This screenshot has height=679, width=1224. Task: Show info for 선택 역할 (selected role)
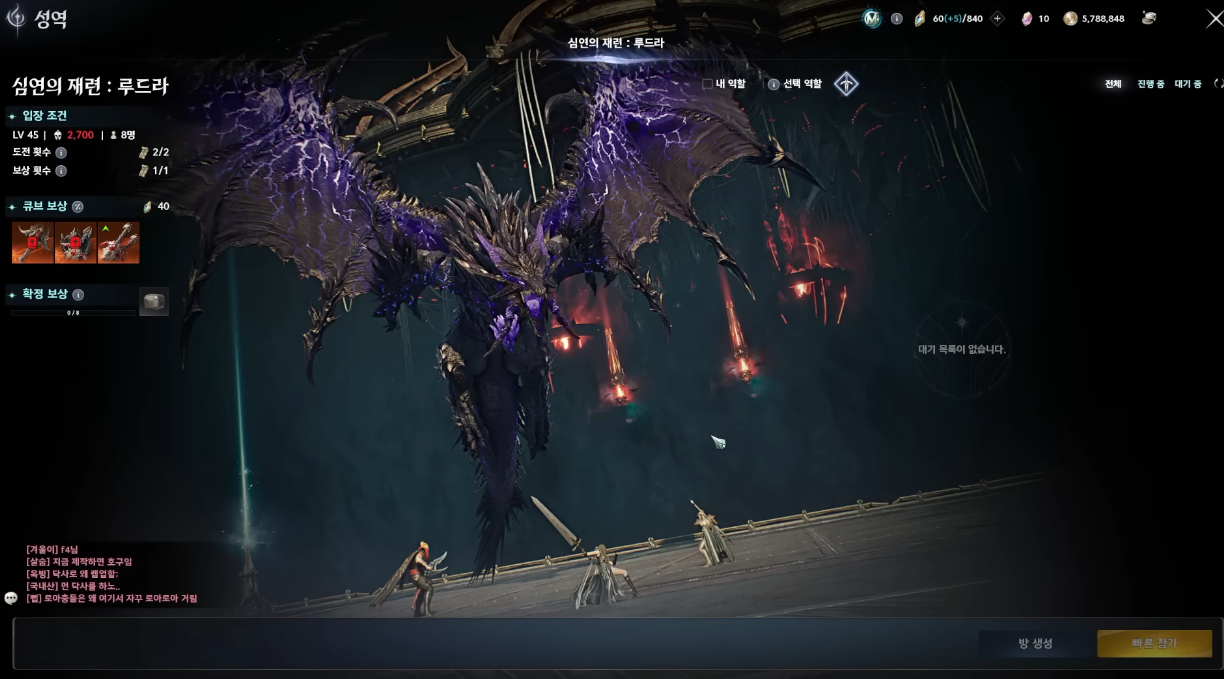coord(773,84)
